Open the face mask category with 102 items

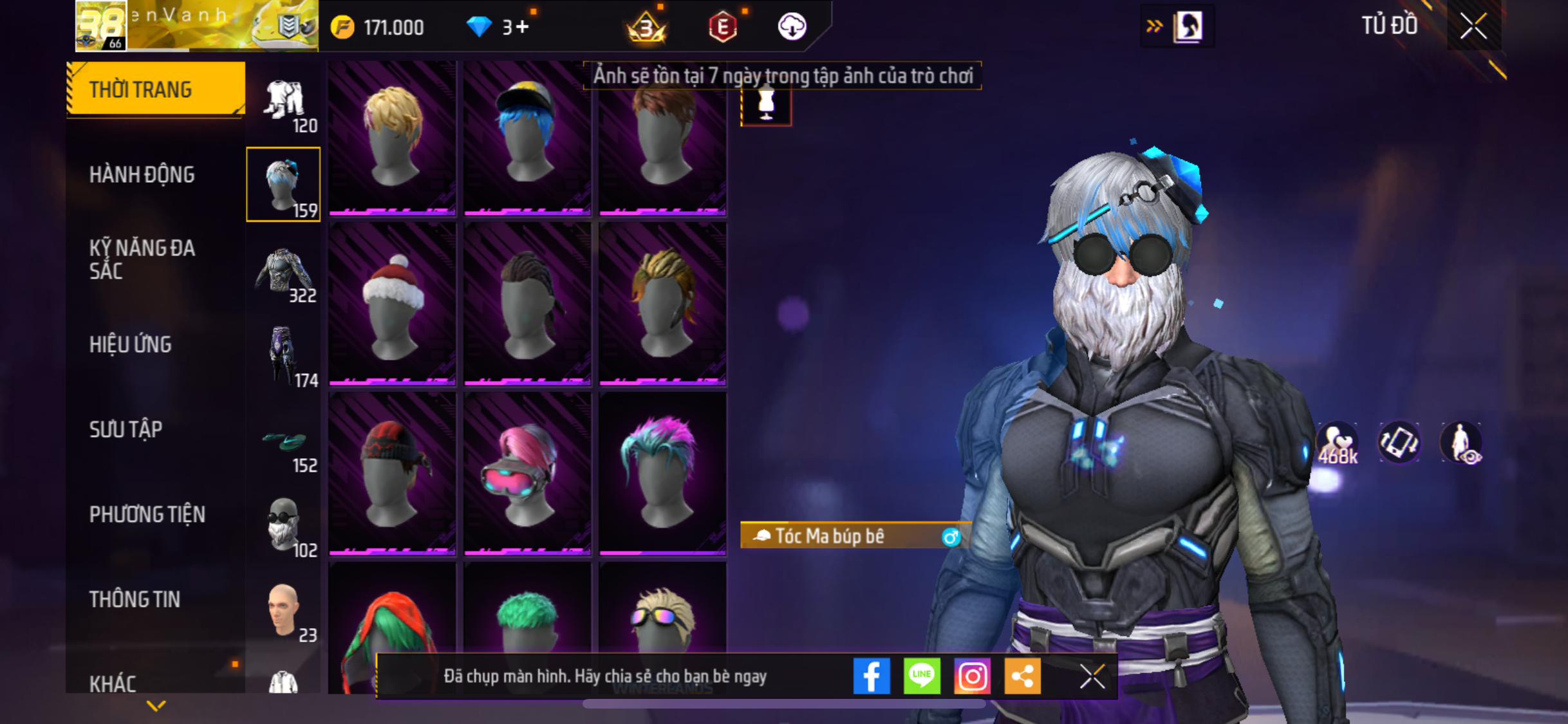pyautogui.click(x=284, y=526)
